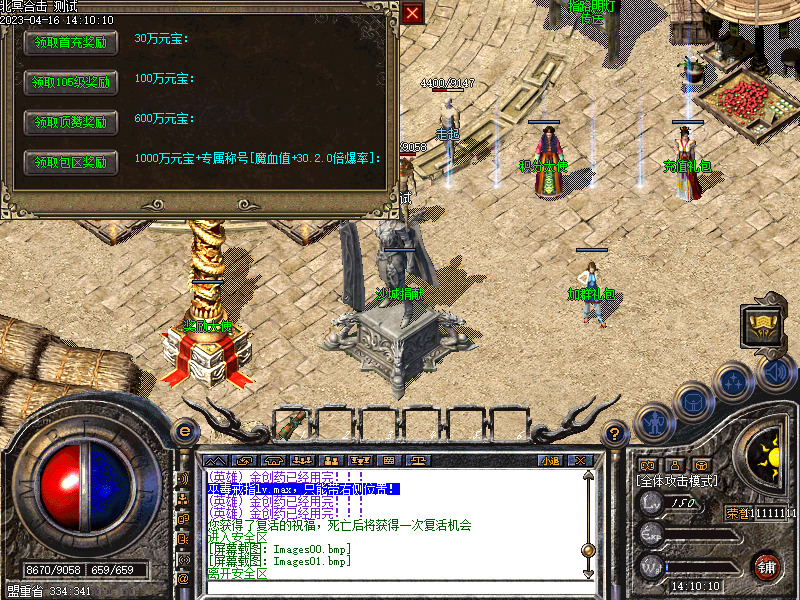Screen dimensions: 800x600
Task: Click the round 'e' button left of chat
Action: coord(184,432)
